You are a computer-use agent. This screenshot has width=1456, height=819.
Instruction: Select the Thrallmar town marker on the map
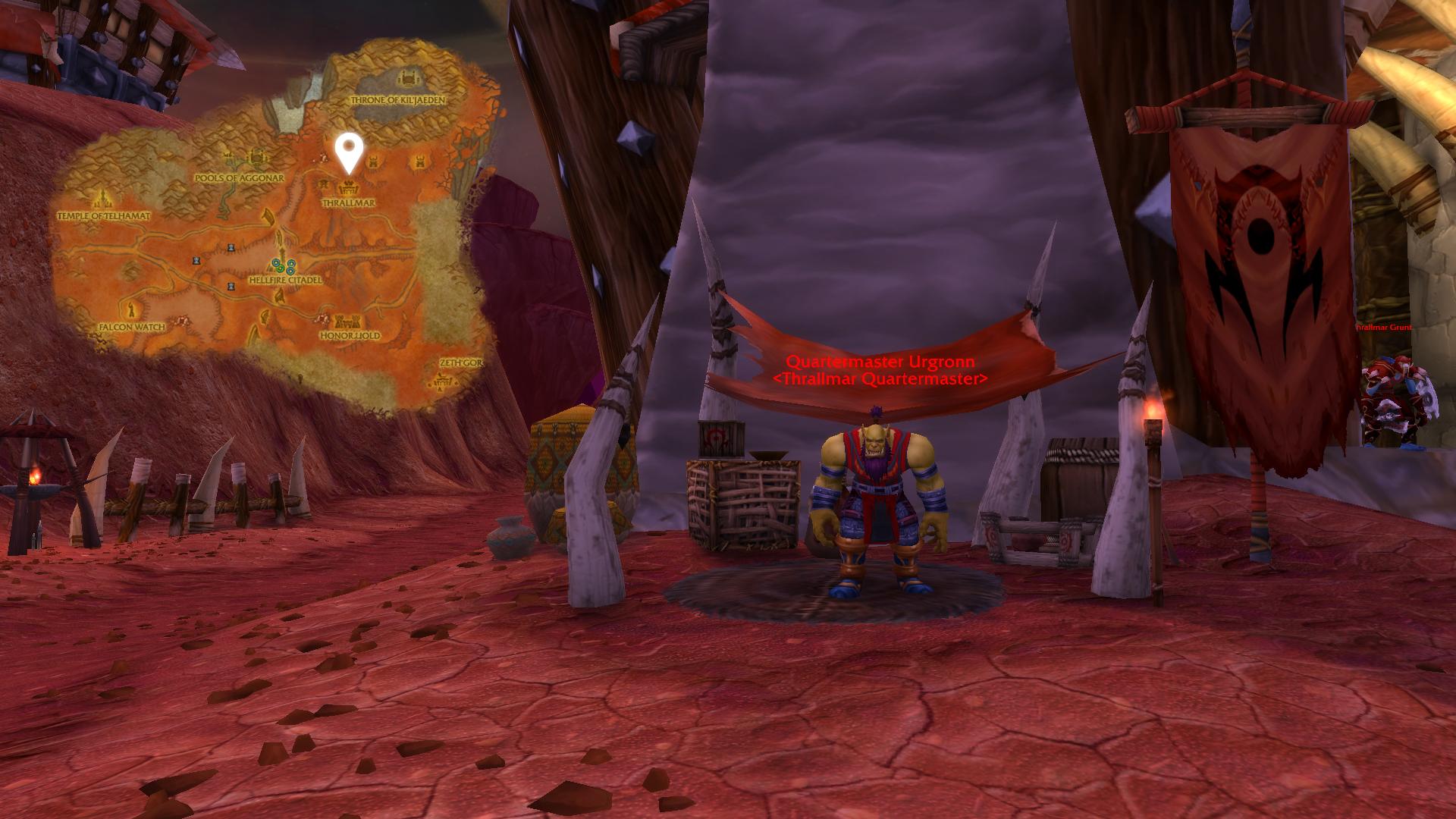pyautogui.click(x=348, y=187)
